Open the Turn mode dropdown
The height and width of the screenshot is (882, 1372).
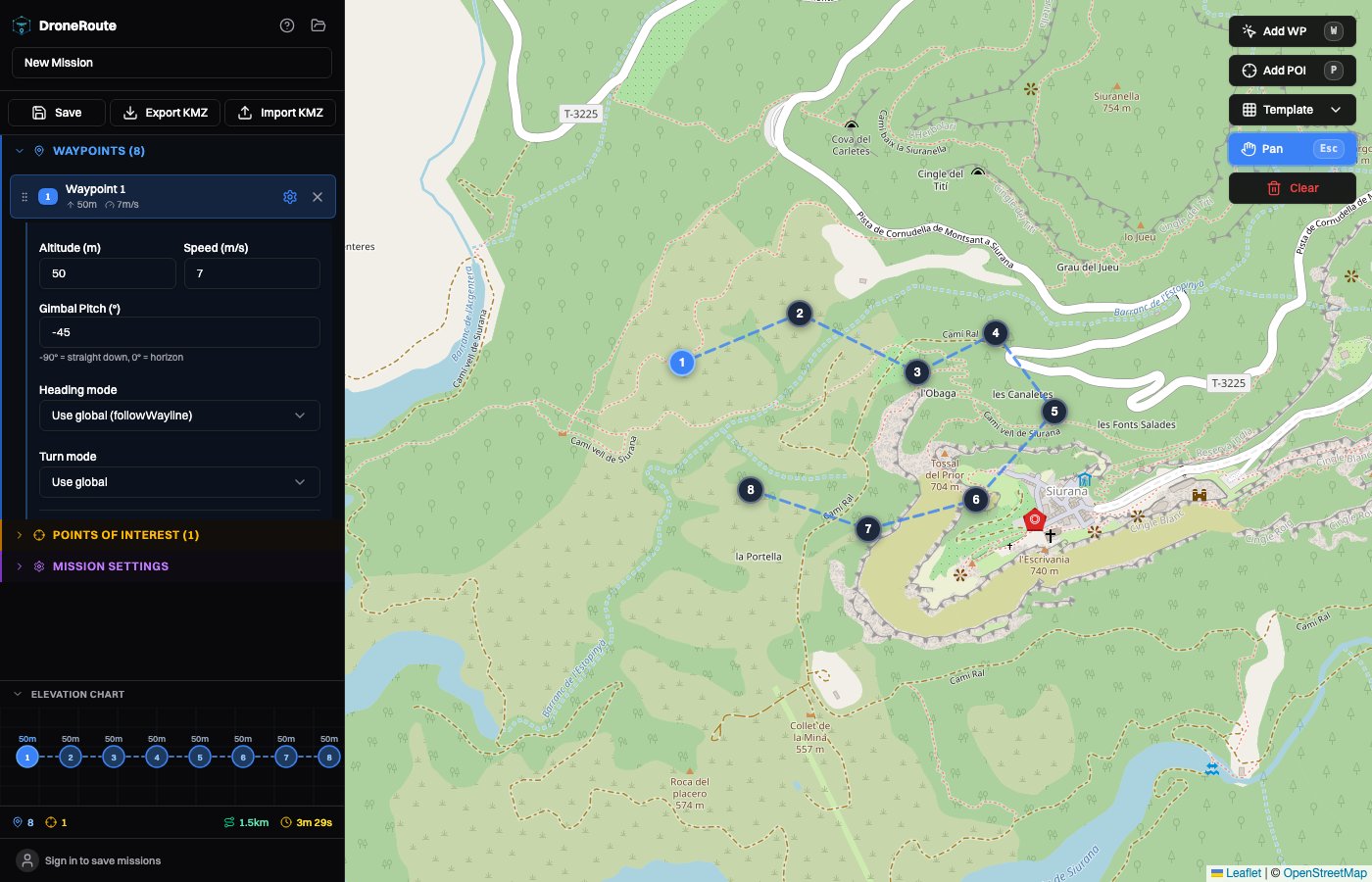click(179, 482)
